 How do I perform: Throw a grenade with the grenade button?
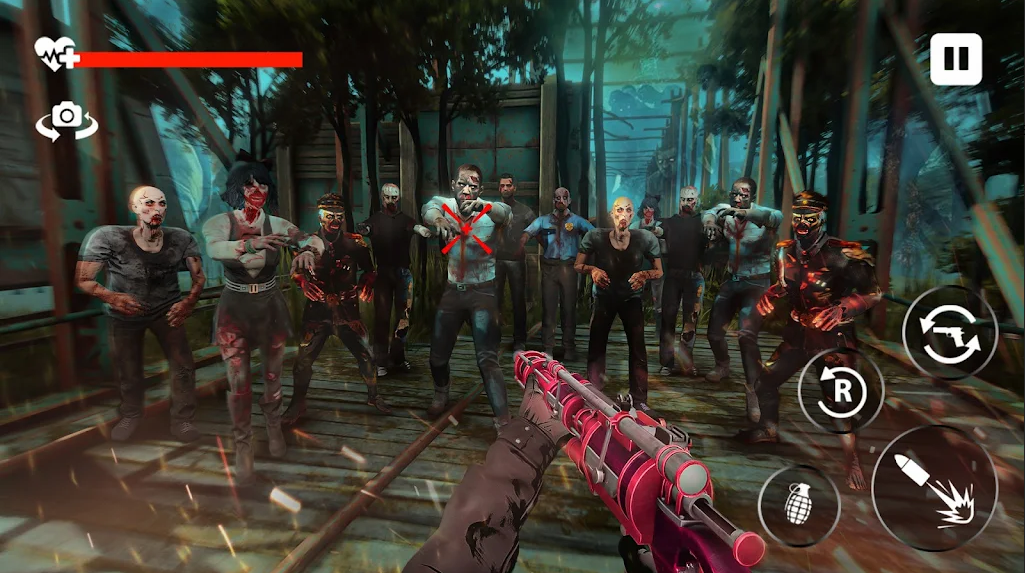[x=798, y=505]
